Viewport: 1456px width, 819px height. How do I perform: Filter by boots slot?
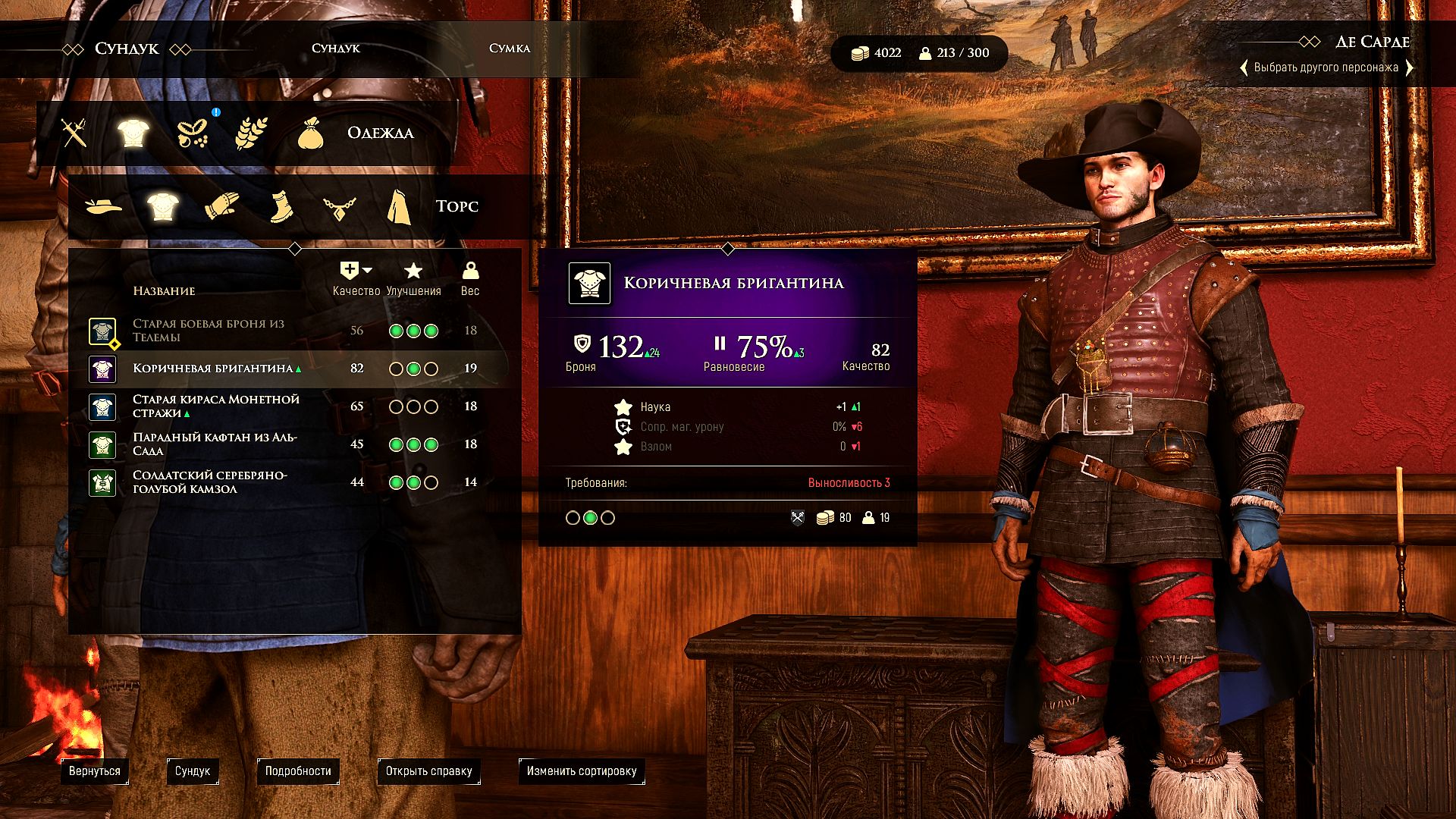281,206
